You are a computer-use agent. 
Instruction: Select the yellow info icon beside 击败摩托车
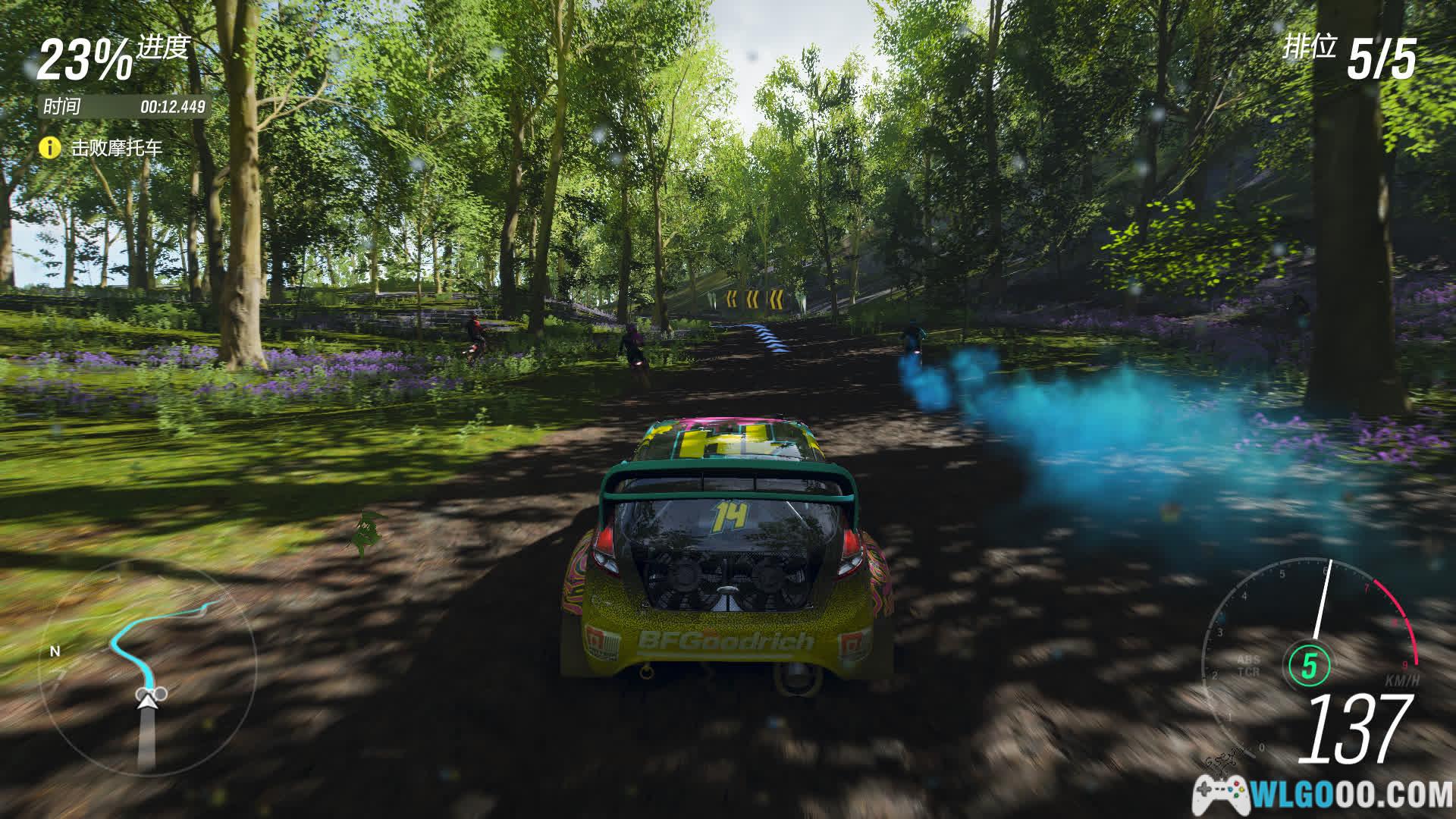click(49, 147)
